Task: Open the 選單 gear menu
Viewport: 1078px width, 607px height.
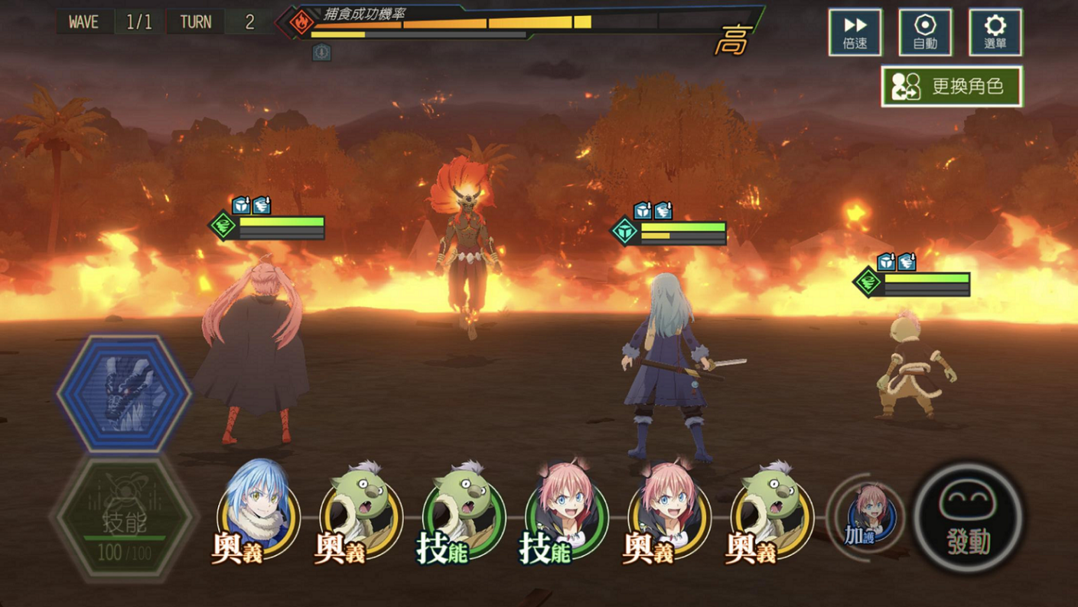Action: click(x=995, y=32)
